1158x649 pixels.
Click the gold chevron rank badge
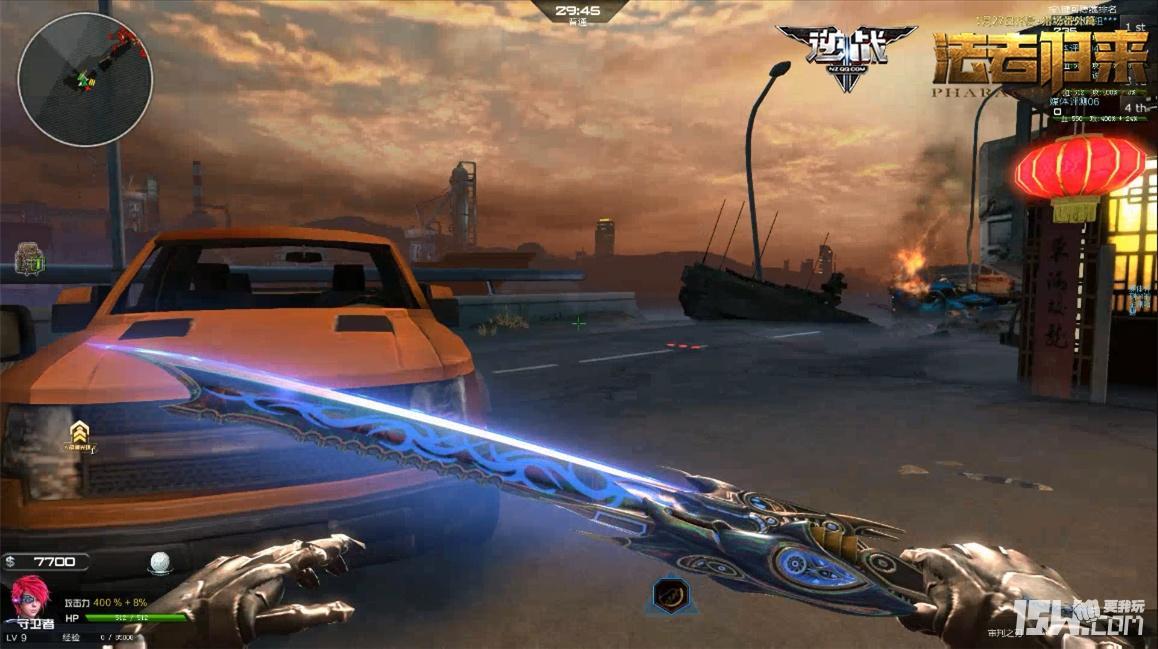coord(78,435)
